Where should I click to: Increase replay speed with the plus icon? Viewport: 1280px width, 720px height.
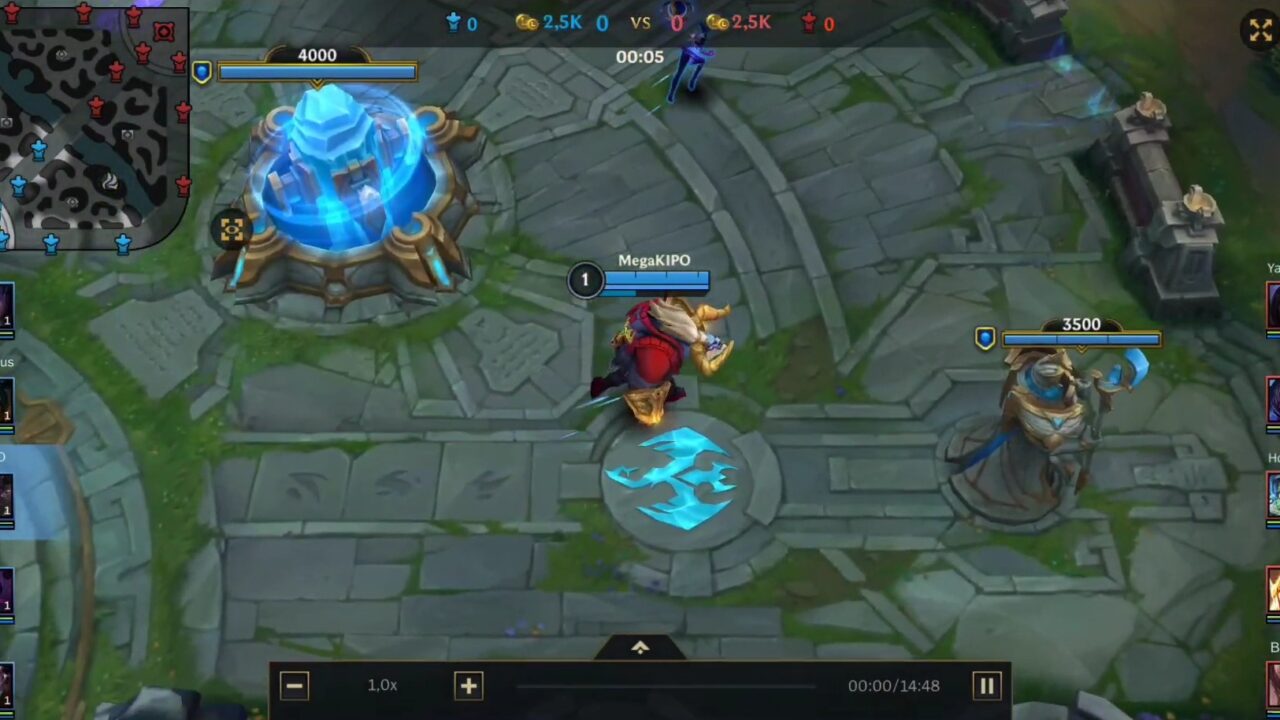coord(468,686)
